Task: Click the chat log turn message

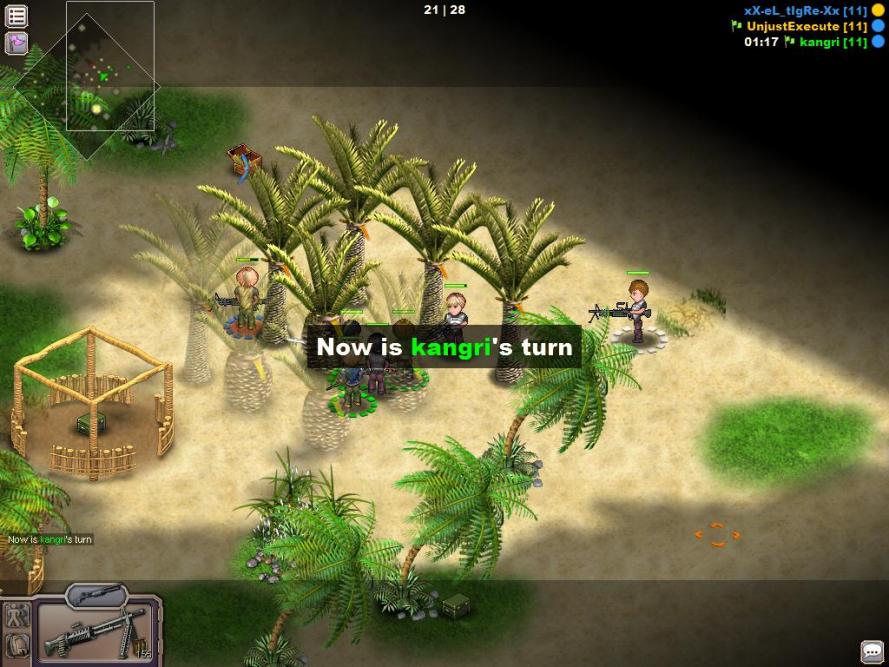Action: (50, 540)
